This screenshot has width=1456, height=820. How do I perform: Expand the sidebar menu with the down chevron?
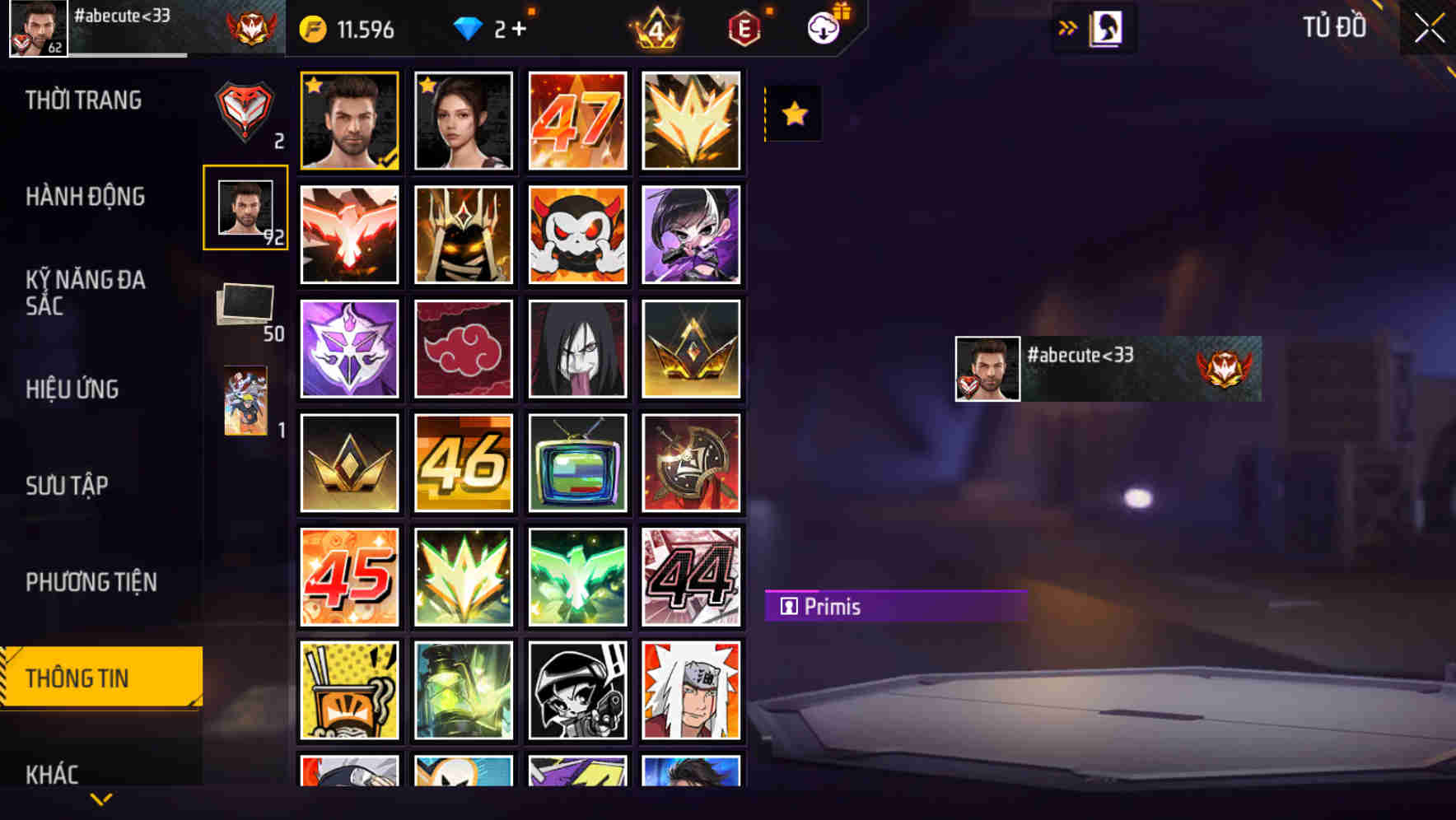[100, 797]
